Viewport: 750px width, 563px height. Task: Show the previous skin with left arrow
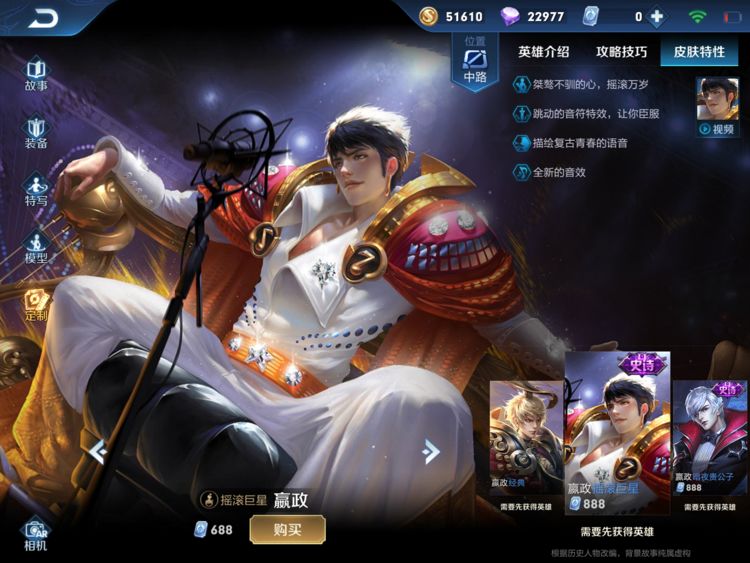pyautogui.click(x=97, y=452)
